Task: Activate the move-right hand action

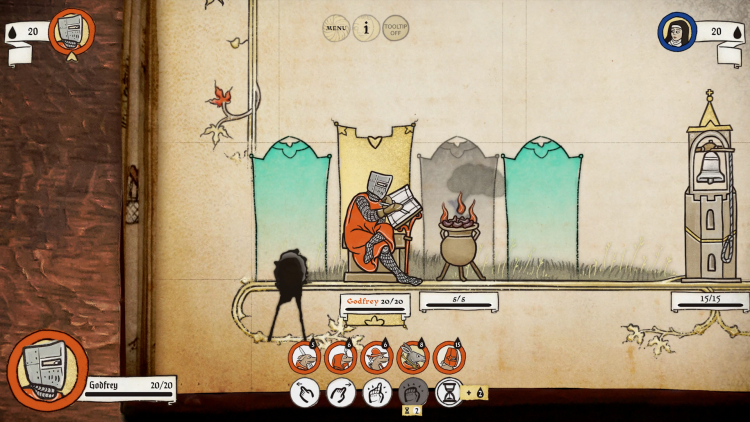Action: [x=341, y=393]
